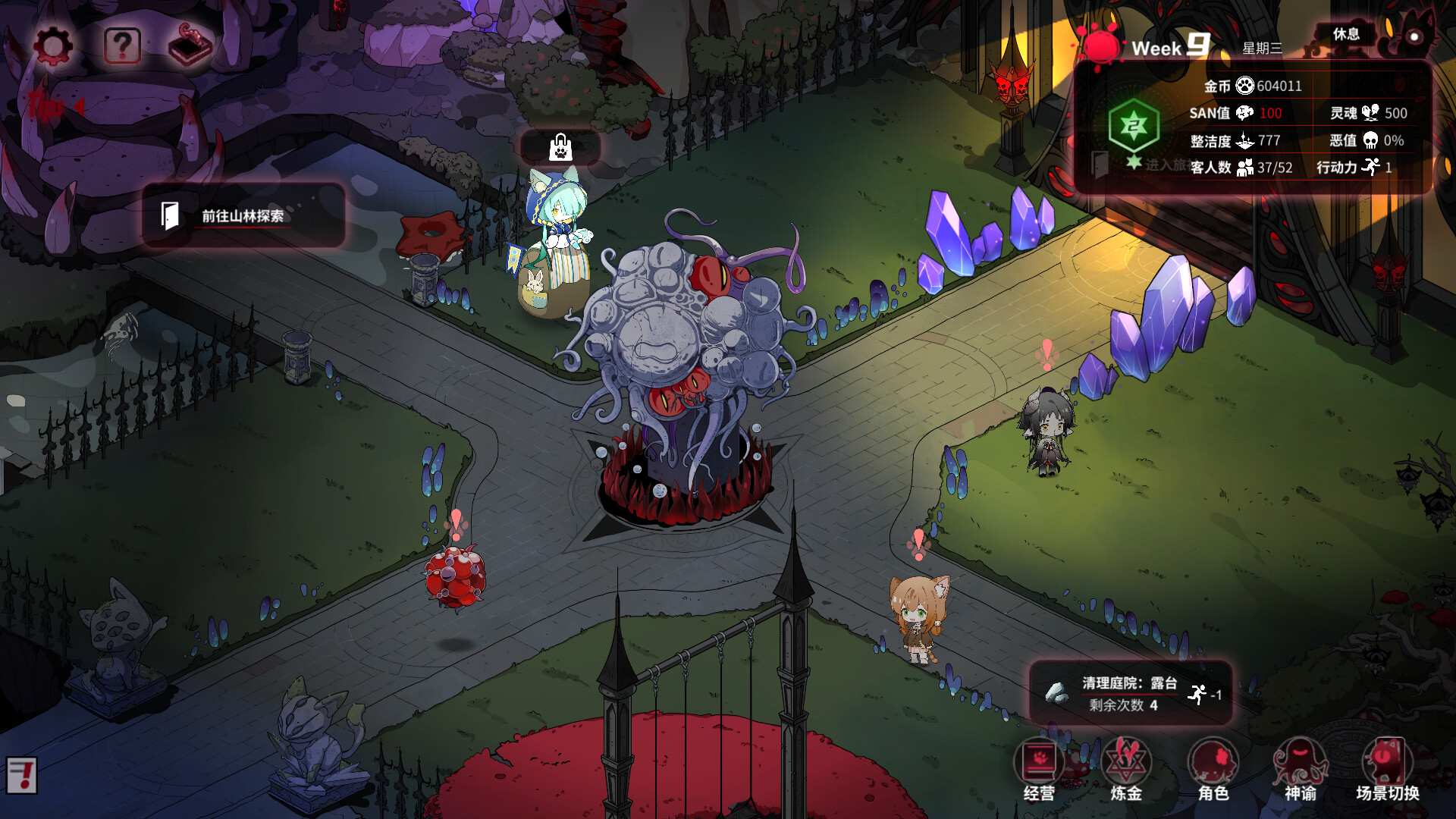
Task: Open the question mark help icon
Action: click(x=122, y=46)
